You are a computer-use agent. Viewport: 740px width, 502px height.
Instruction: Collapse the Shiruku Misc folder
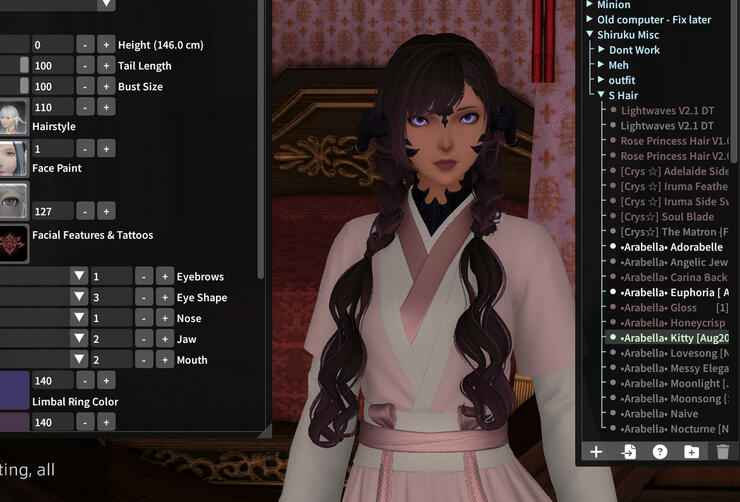[590, 35]
